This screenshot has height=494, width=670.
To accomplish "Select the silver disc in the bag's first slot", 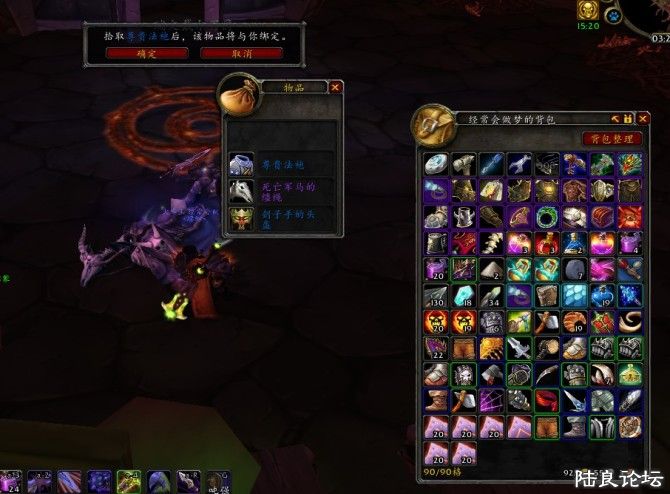I will pyautogui.click(x=436, y=165).
